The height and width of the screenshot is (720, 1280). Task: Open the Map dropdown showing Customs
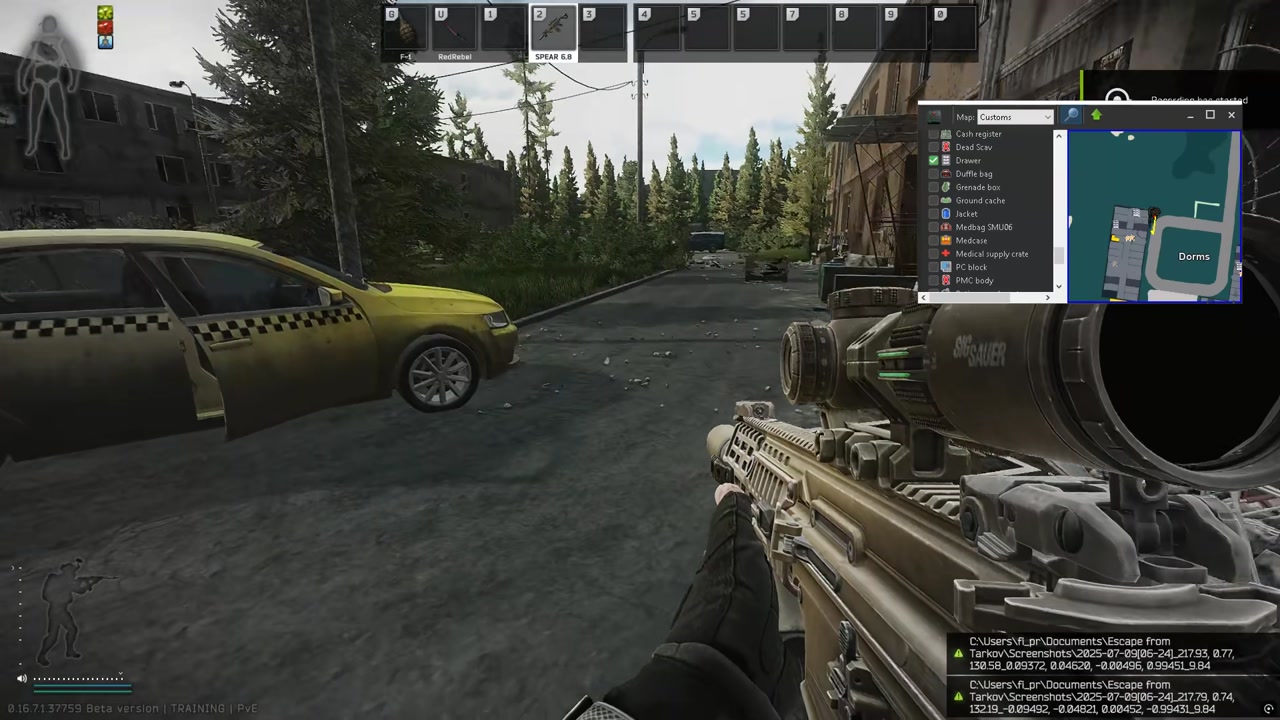(1015, 117)
